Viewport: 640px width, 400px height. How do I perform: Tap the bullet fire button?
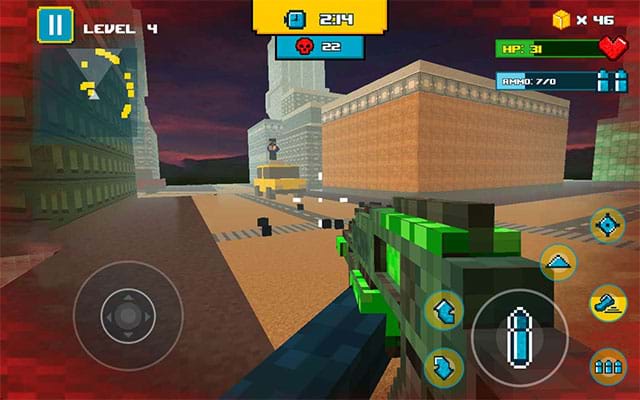[x=519, y=337]
